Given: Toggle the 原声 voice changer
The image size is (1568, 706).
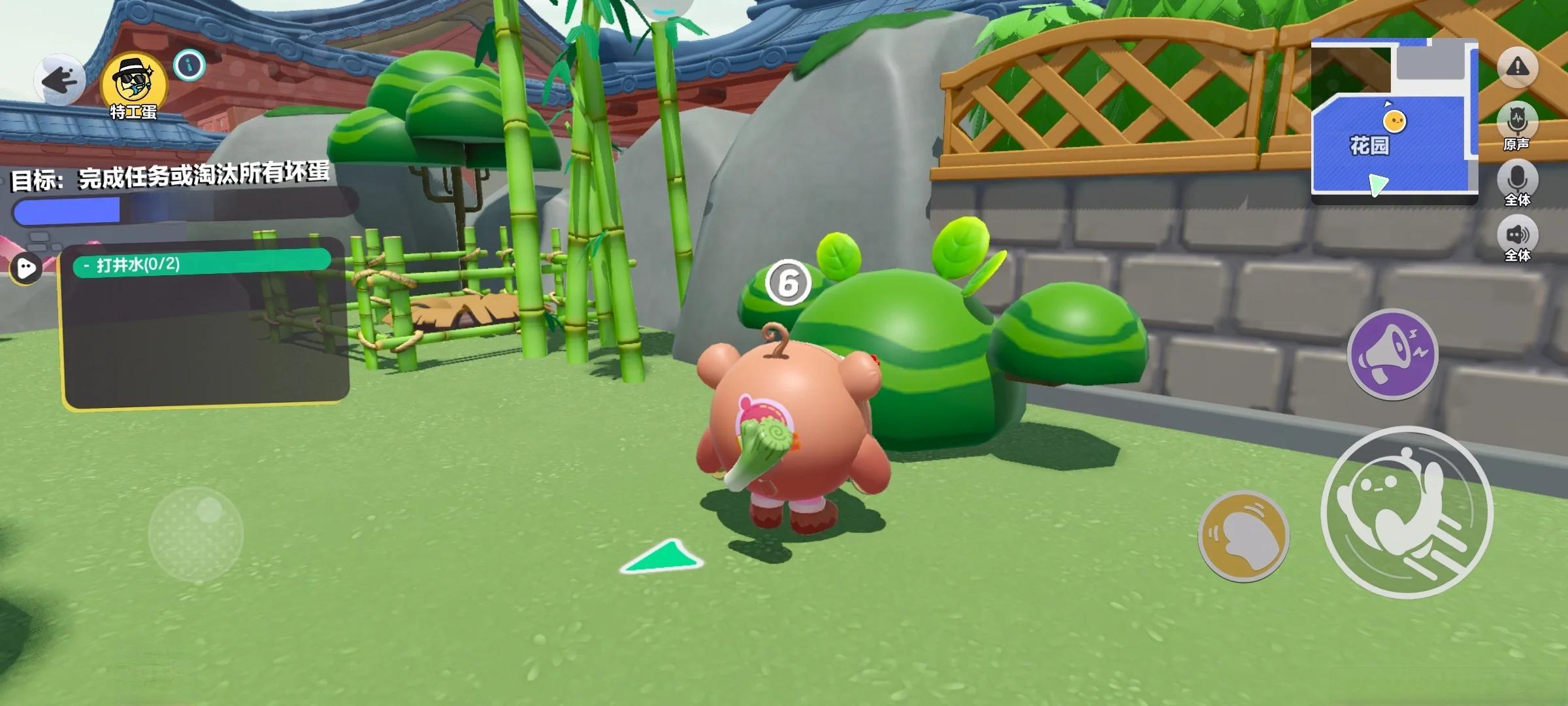Looking at the screenshot, I should tap(1516, 124).
